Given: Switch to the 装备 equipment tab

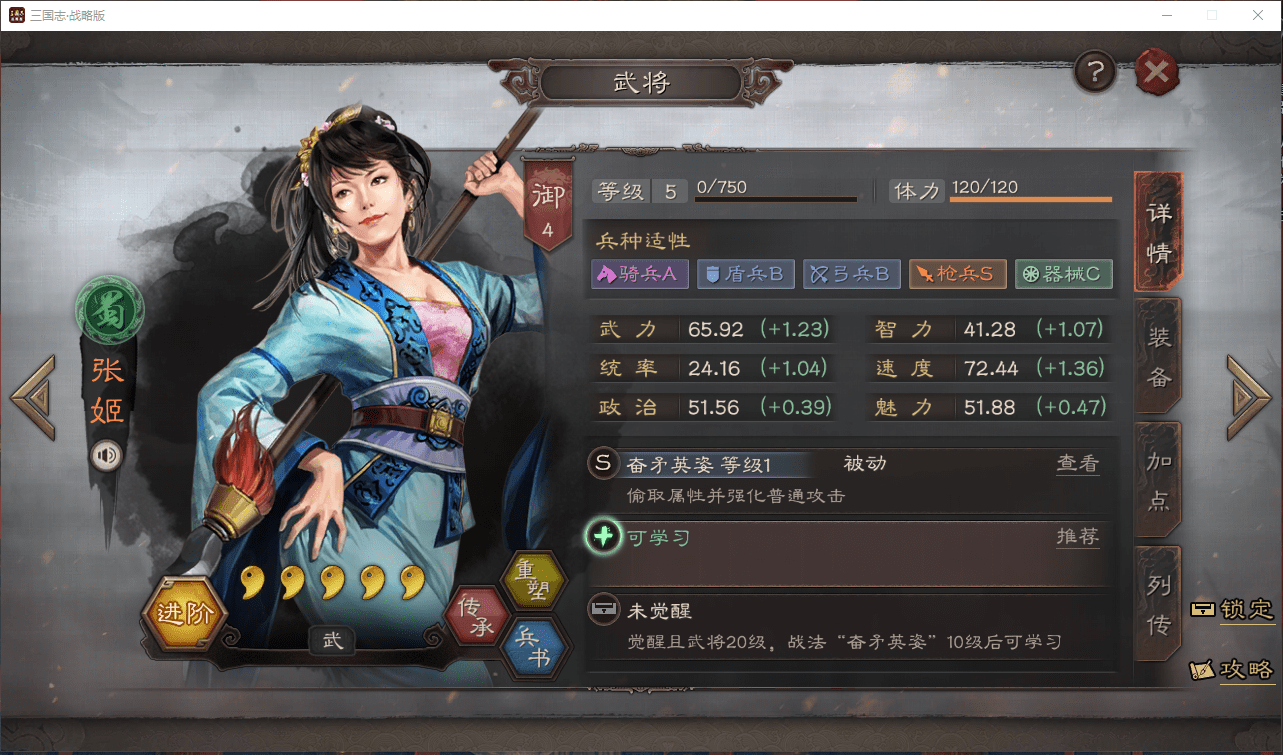Looking at the screenshot, I should 1157,355.
